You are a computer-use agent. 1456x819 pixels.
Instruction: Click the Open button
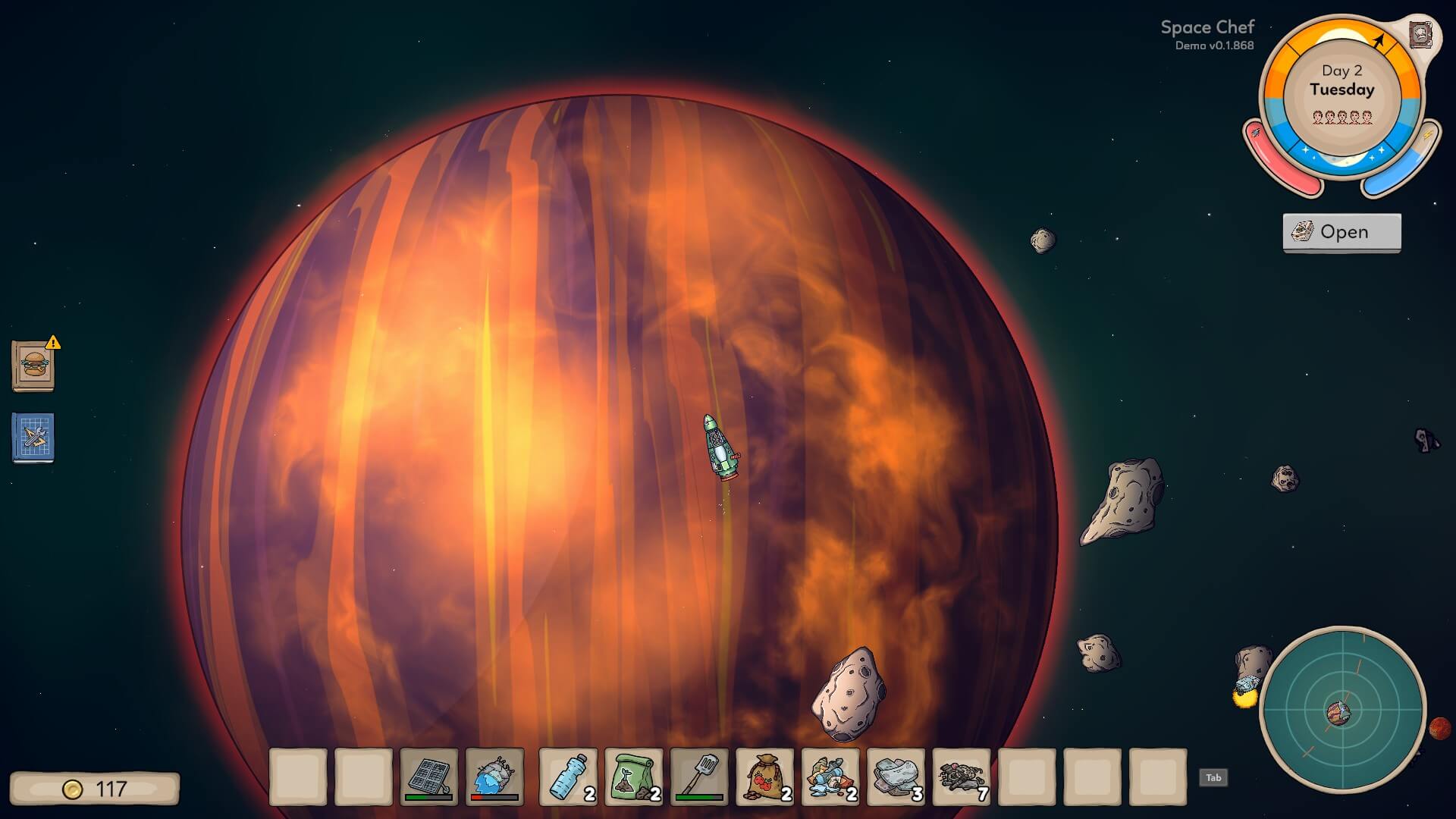click(x=1341, y=232)
